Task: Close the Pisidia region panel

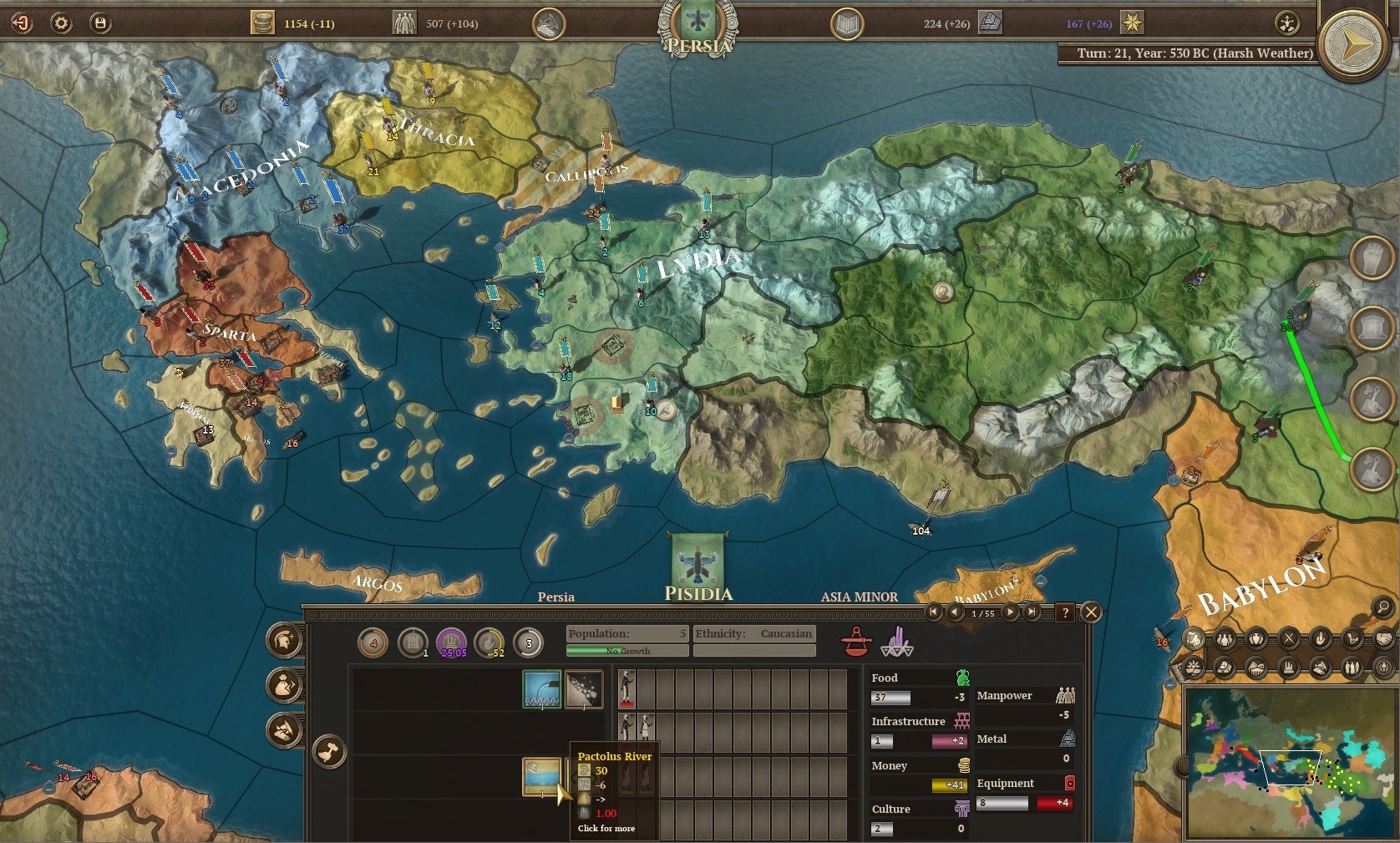Action: coord(1091,612)
